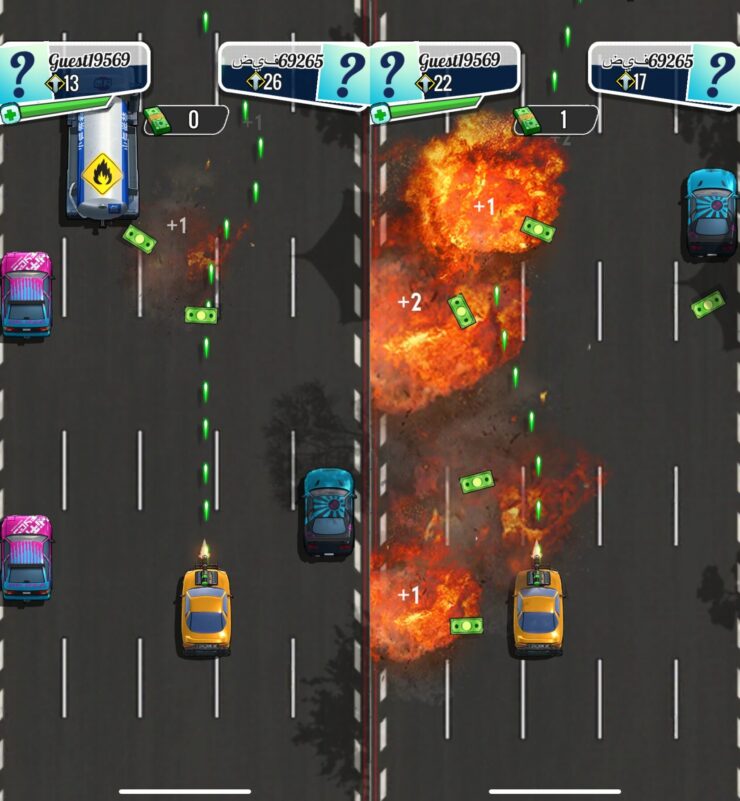Viewport: 740px width, 801px height.
Task: Tap Guest19569's profile badge showing 13 trophies
Action: pyautogui.click(x=75, y=71)
